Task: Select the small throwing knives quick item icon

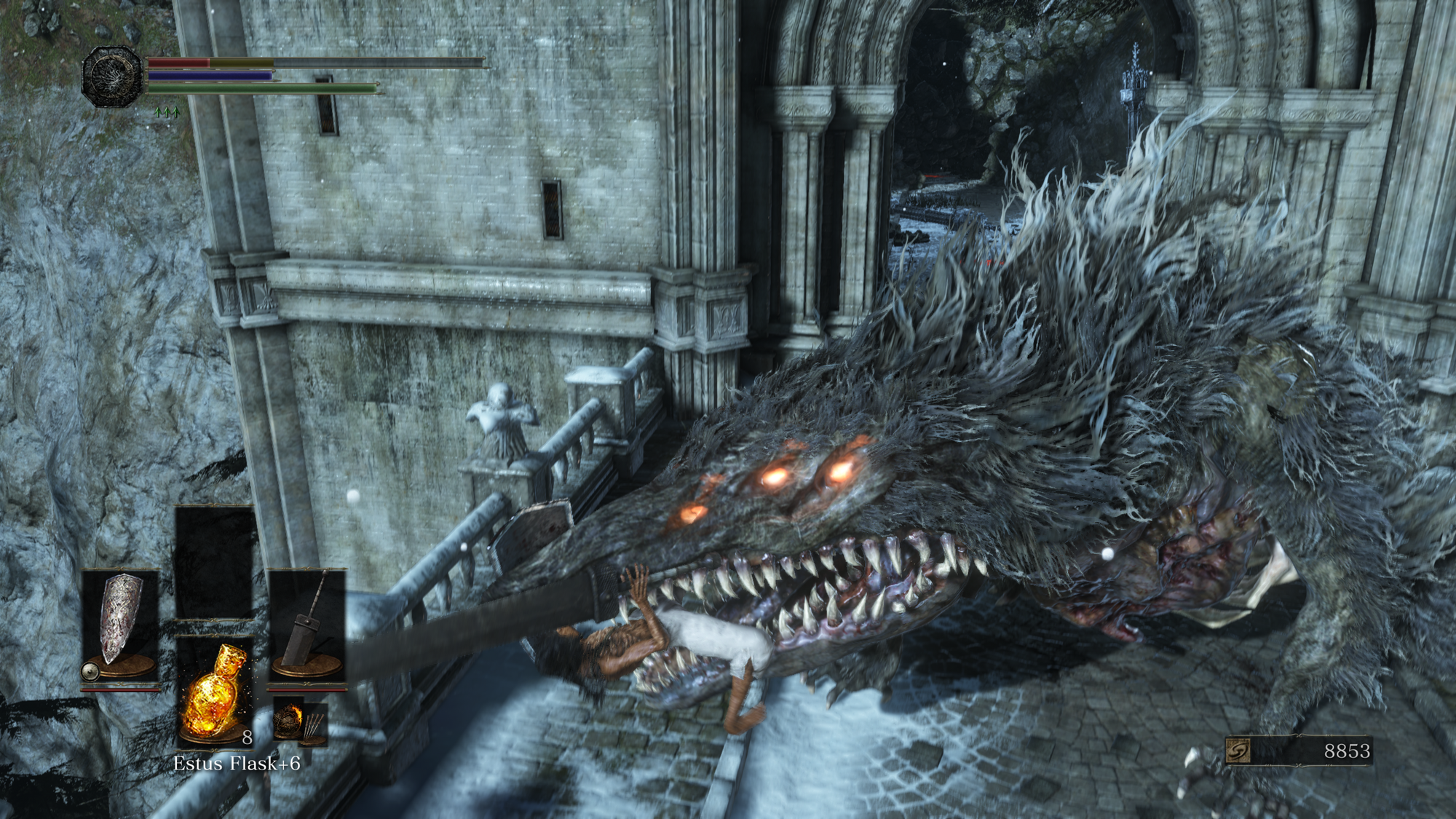Action: [x=314, y=727]
